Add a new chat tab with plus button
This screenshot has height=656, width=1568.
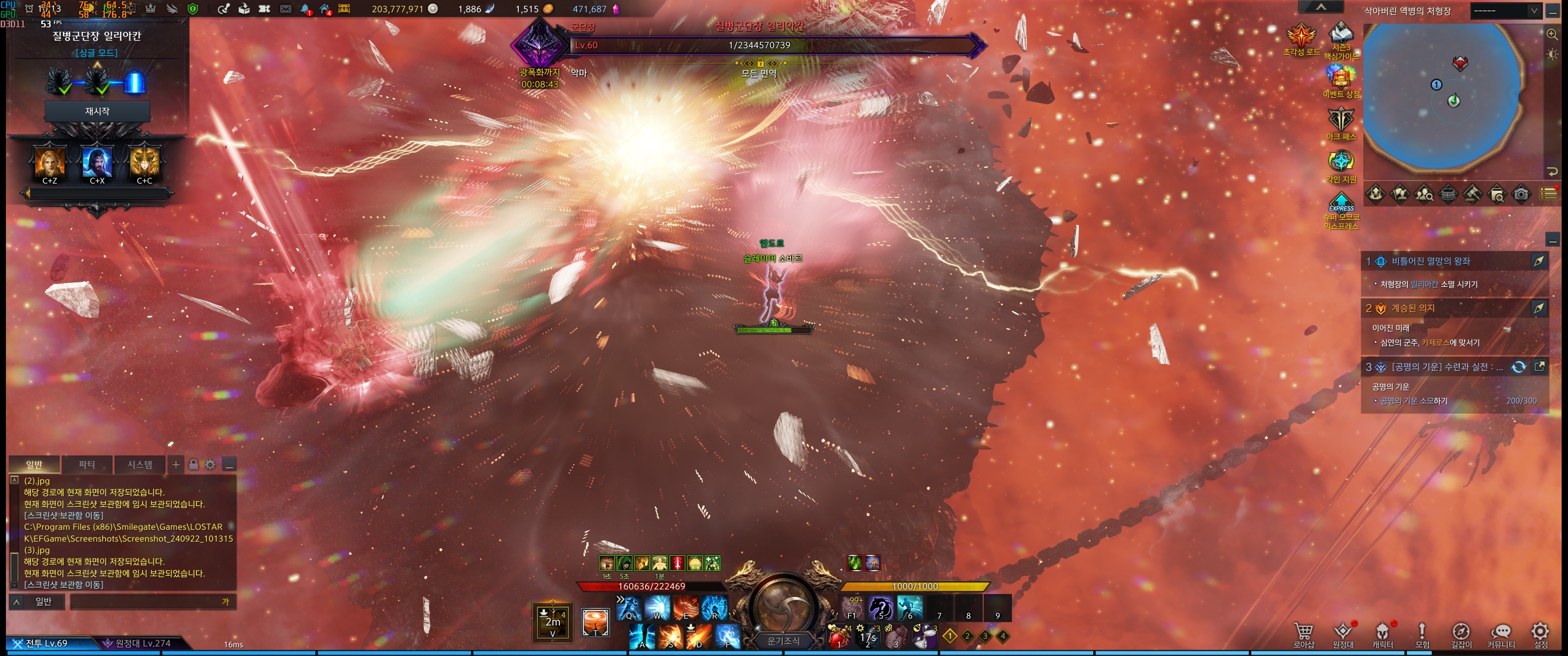point(176,465)
